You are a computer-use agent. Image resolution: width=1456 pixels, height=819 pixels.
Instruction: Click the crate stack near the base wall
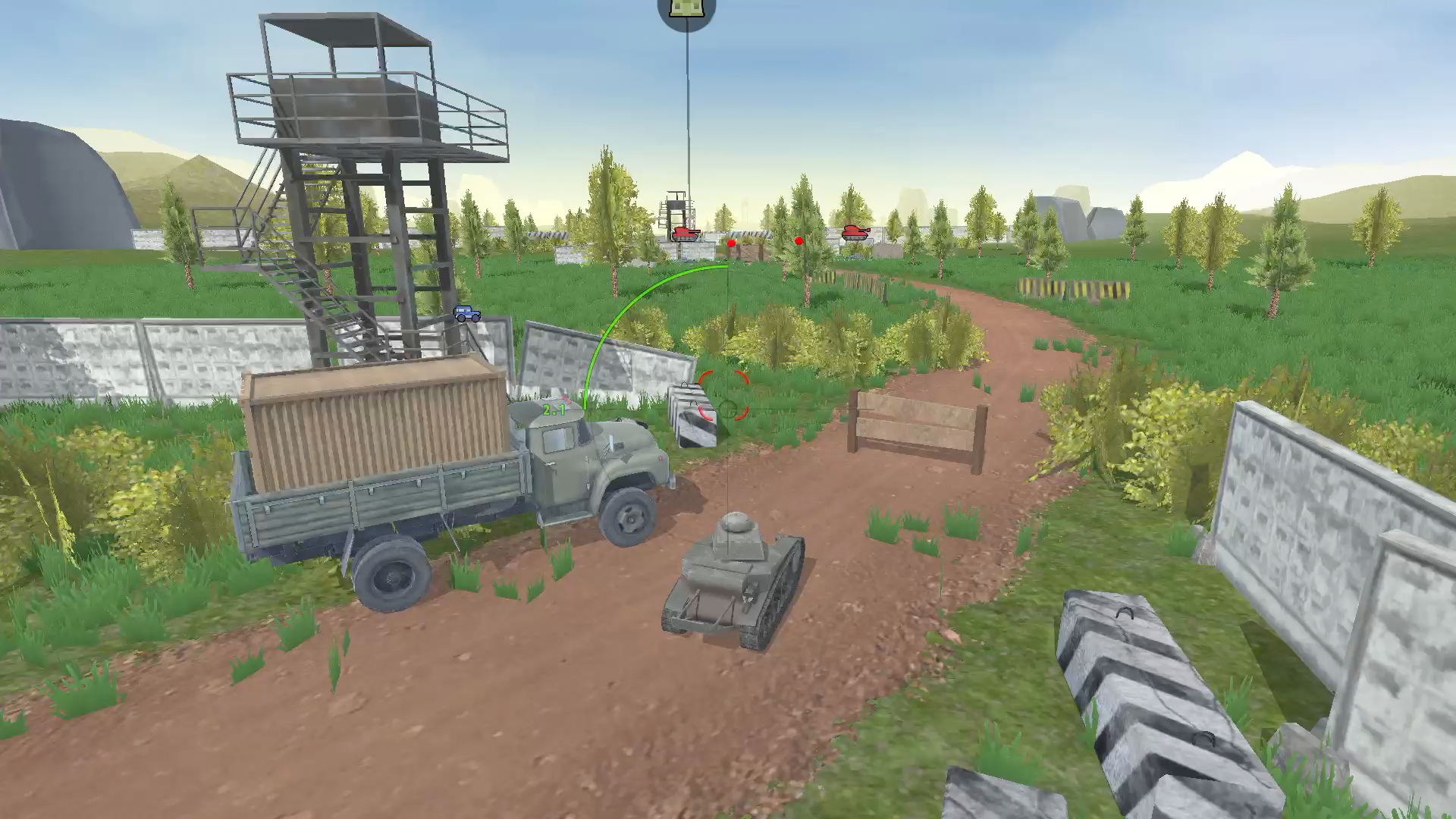[749, 250]
